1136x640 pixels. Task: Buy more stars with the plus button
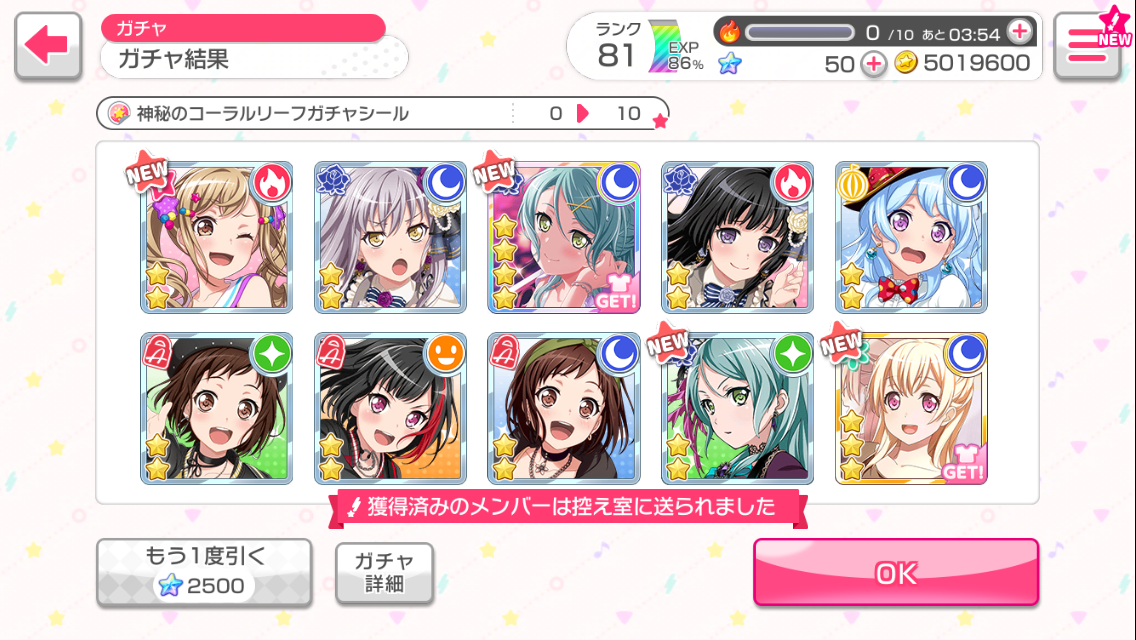click(874, 64)
